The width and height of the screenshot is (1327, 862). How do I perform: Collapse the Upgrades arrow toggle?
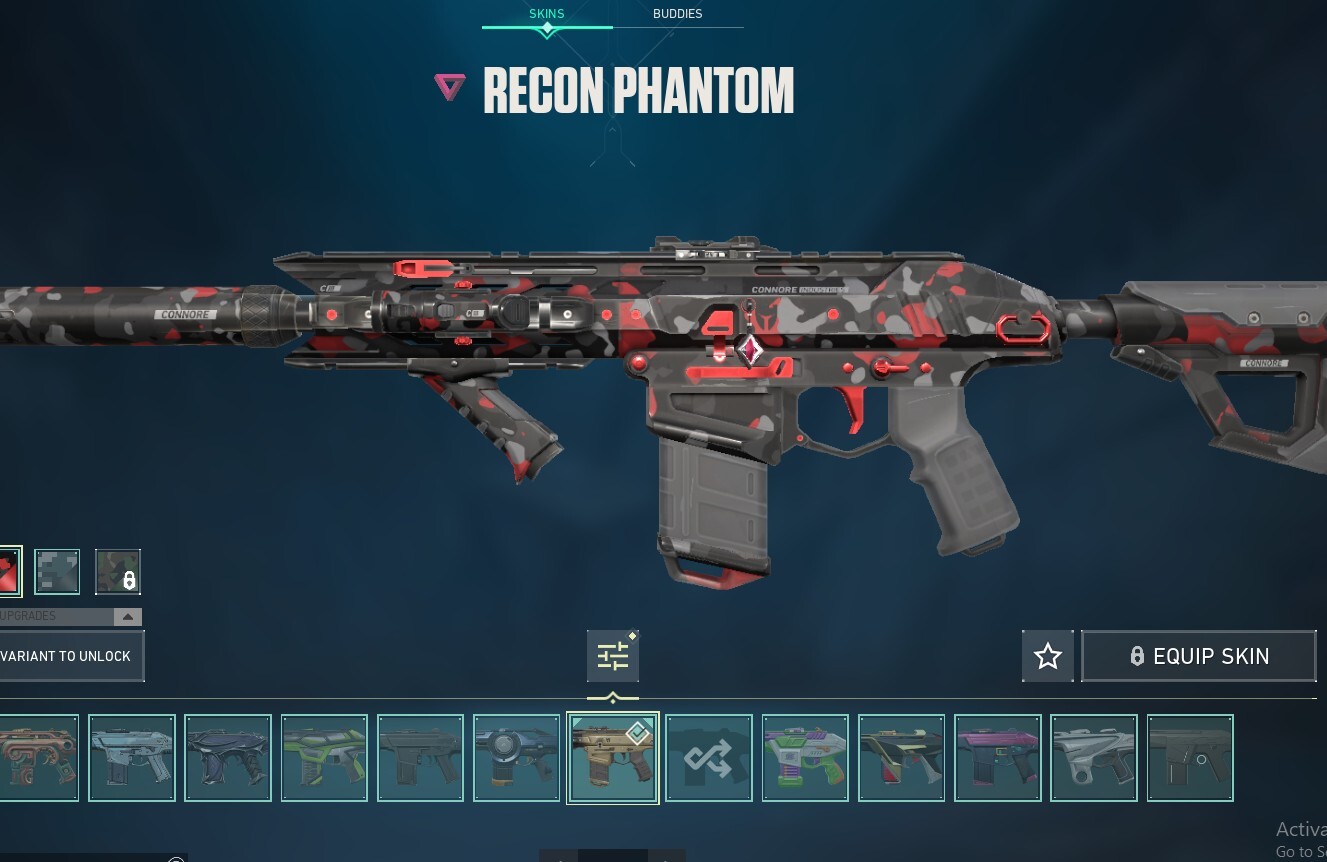click(x=127, y=617)
